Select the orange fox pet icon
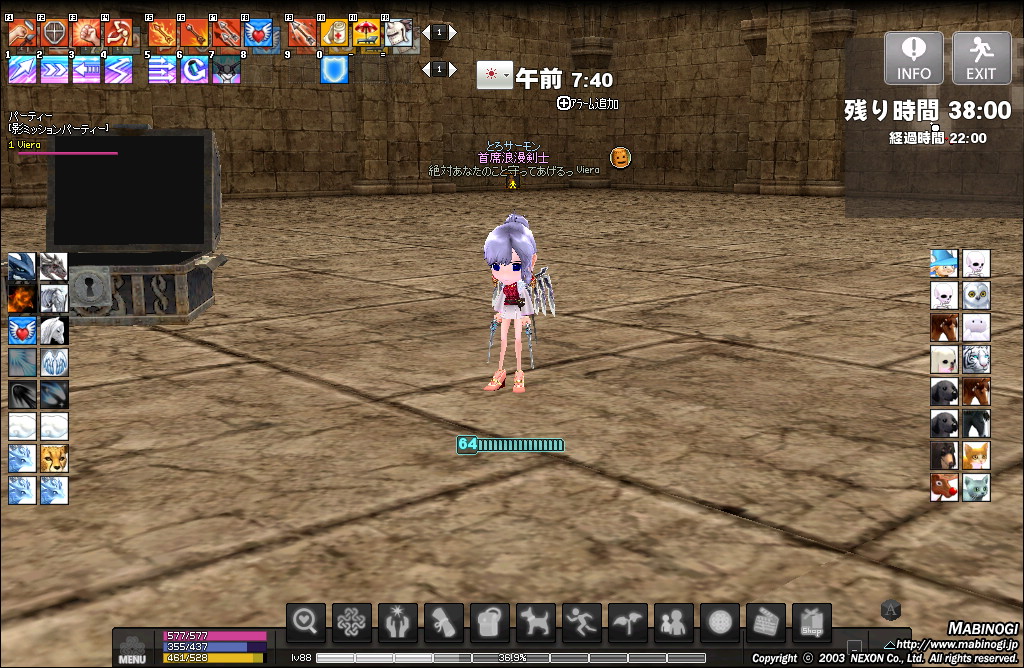Viewport: 1024px width, 668px height. click(976, 455)
